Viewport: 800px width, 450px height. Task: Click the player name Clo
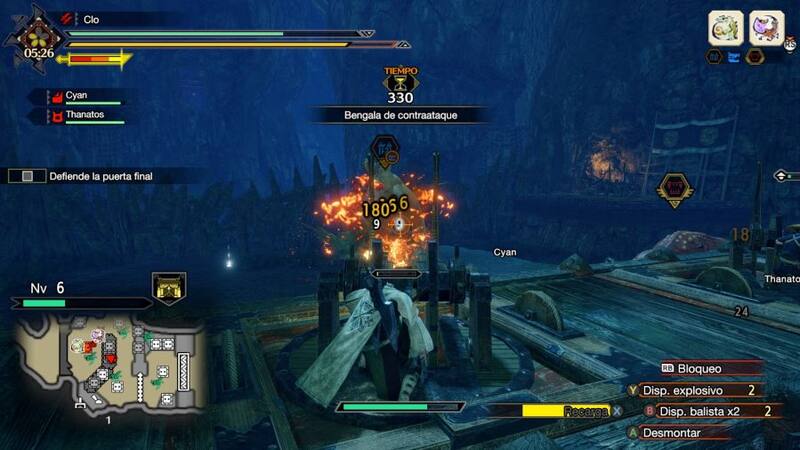pyautogui.click(x=92, y=19)
